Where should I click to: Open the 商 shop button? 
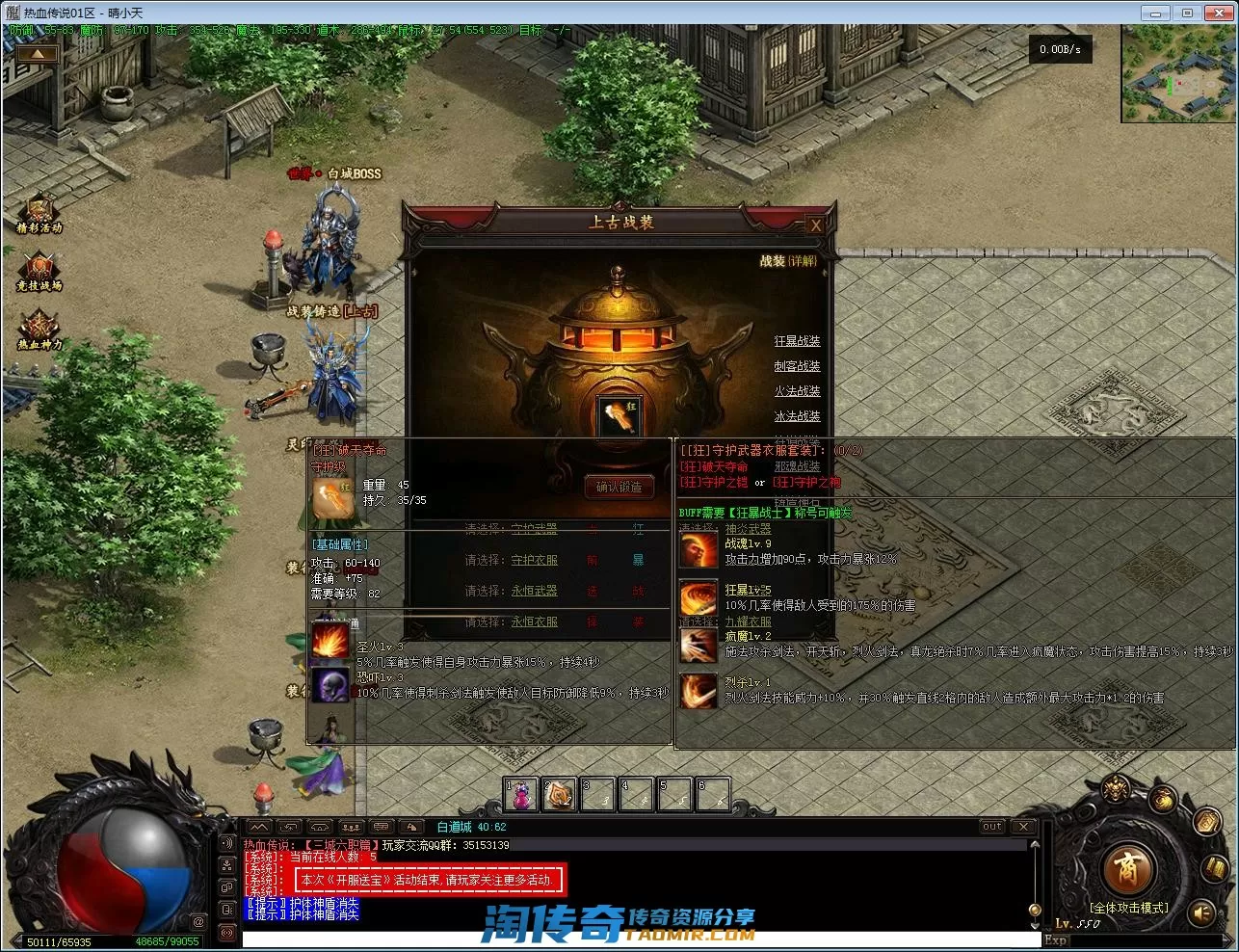tap(1125, 869)
